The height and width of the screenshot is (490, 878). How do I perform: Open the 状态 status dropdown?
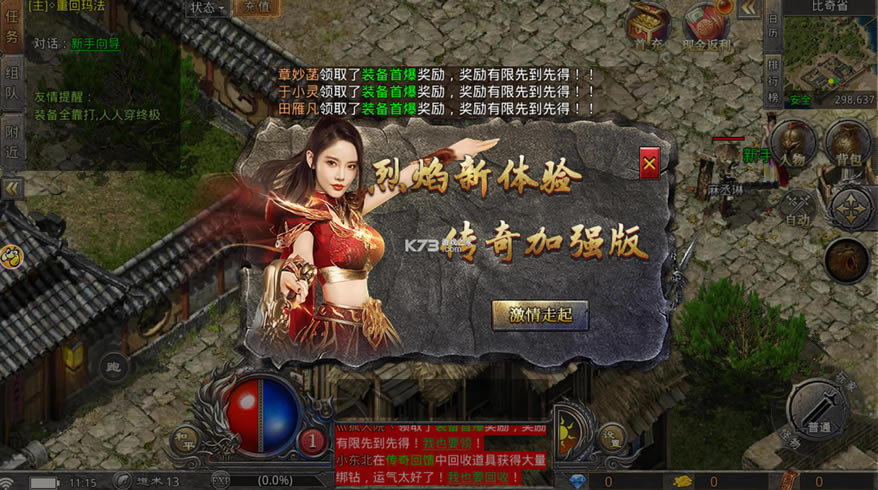207,7
